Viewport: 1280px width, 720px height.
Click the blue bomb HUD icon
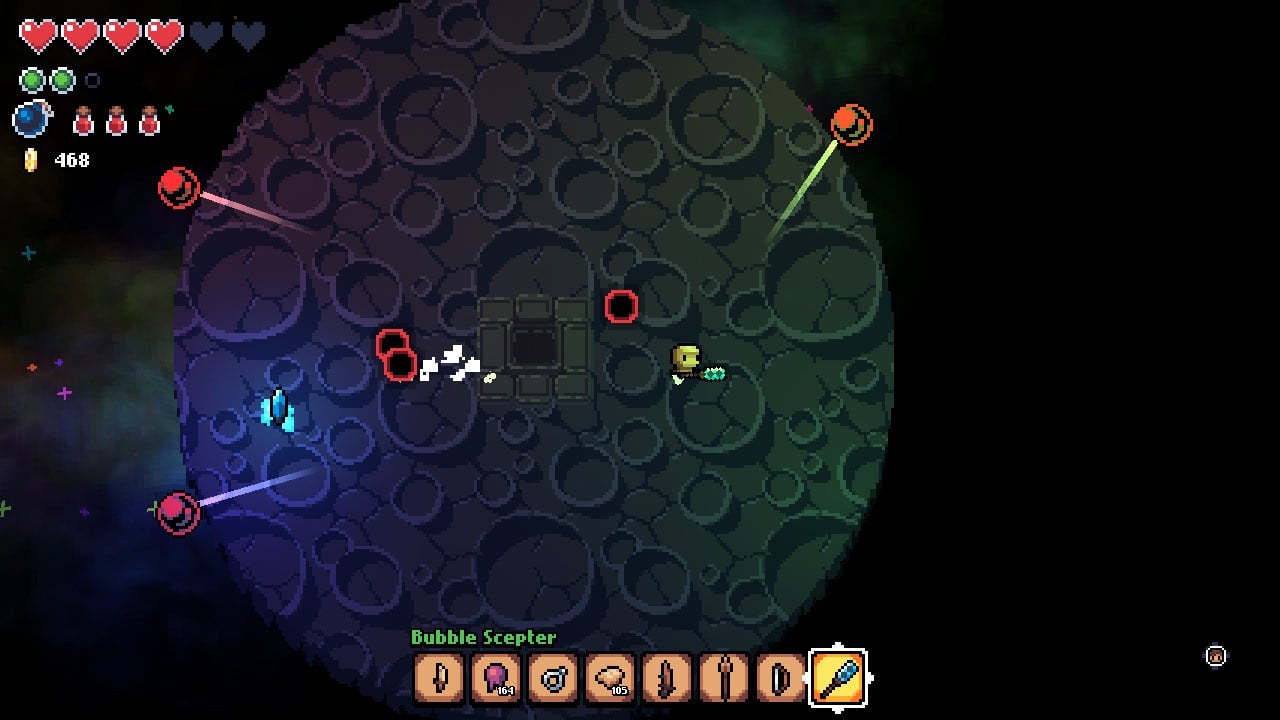click(x=31, y=120)
